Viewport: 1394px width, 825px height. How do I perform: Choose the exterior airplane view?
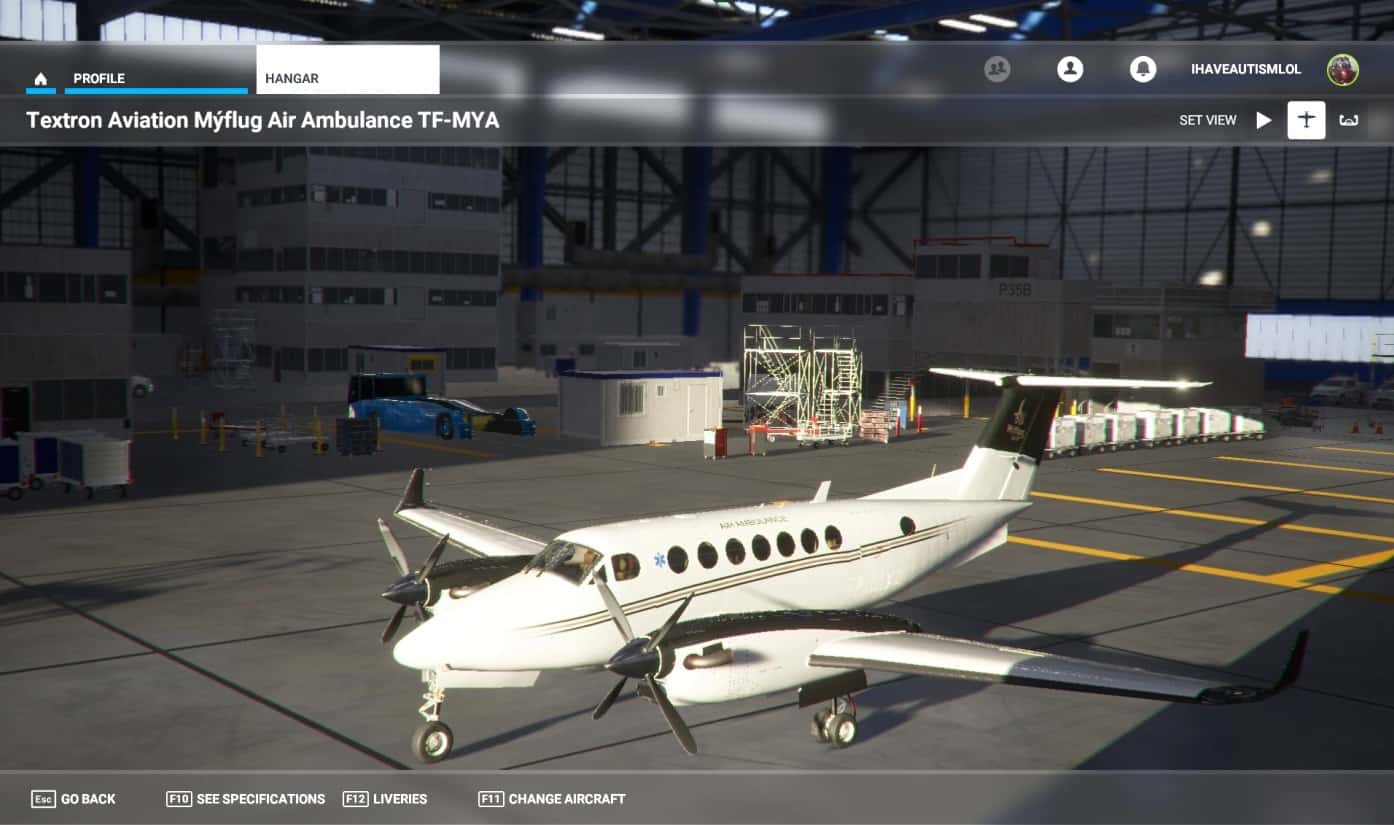(x=1306, y=120)
